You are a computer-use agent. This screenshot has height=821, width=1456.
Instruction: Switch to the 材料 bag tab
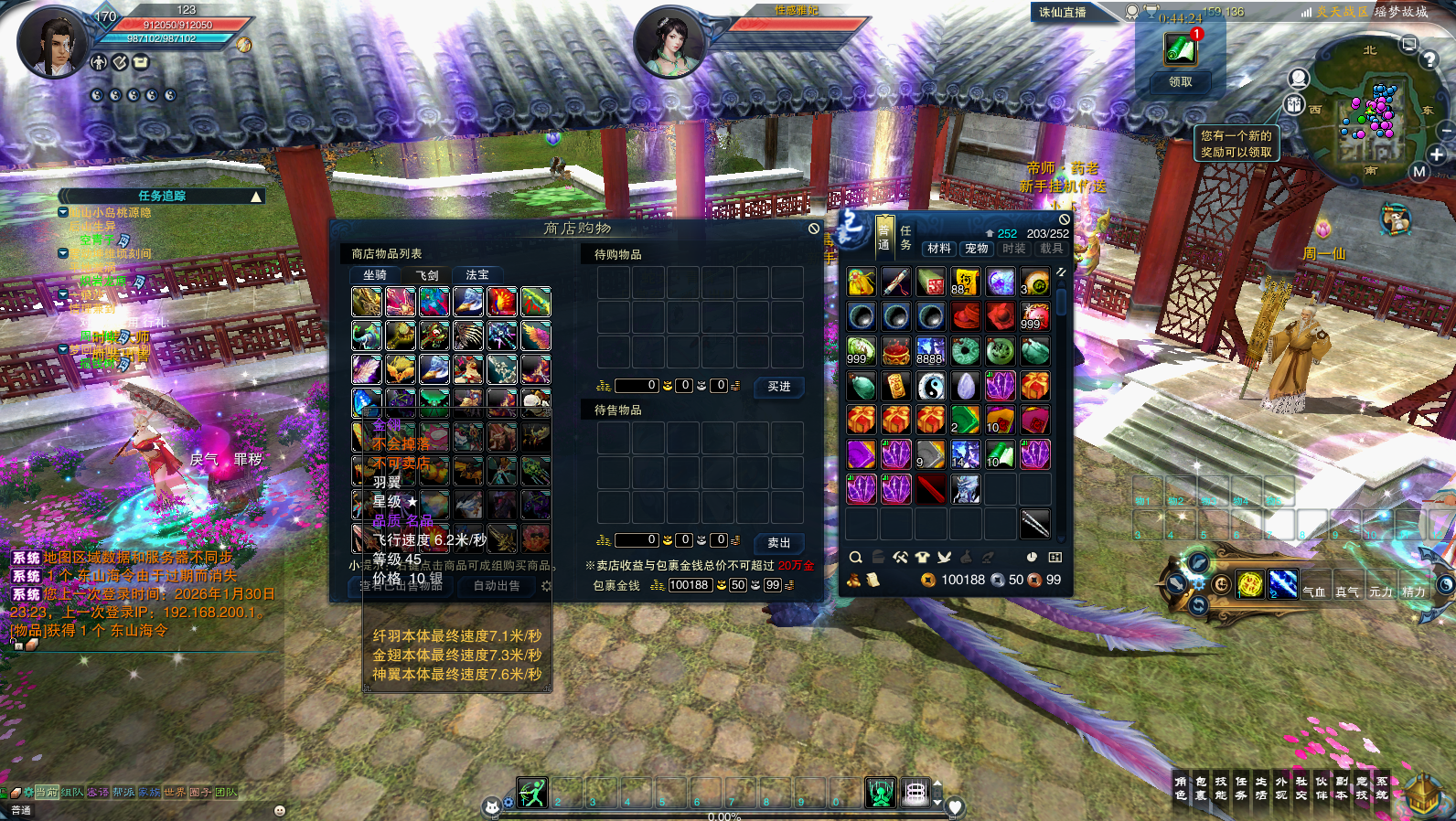[x=938, y=249]
